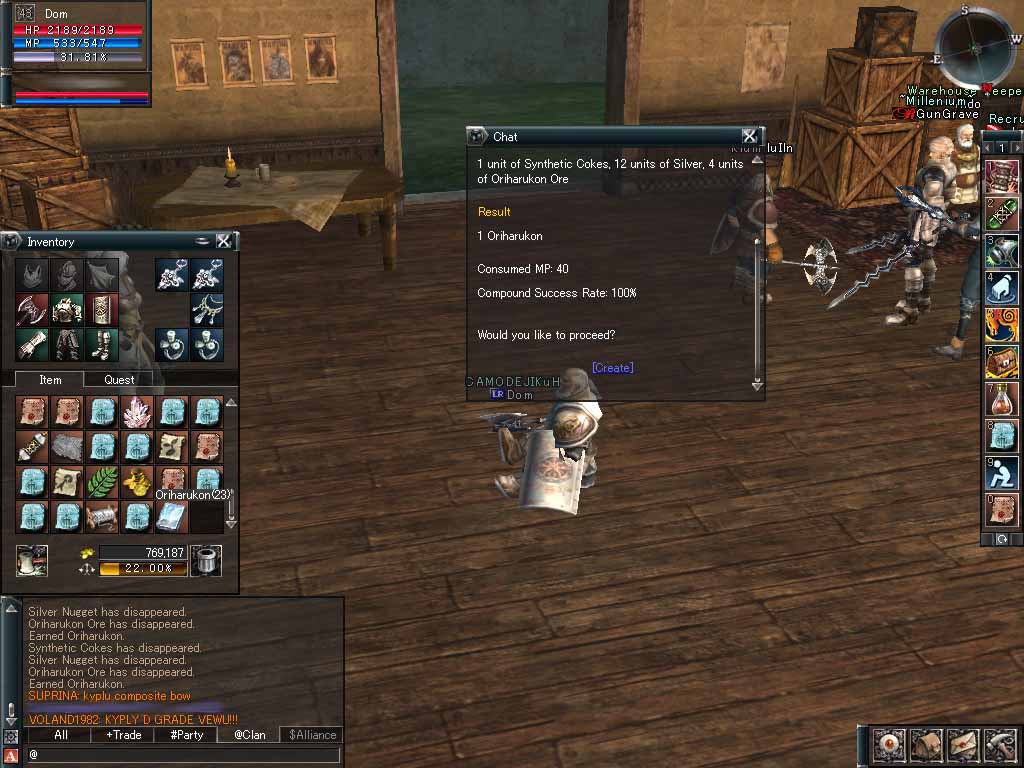Show the $Alliance chat channel
Image resolution: width=1024 pixels, height=768 pixels.
pos(312,735)
